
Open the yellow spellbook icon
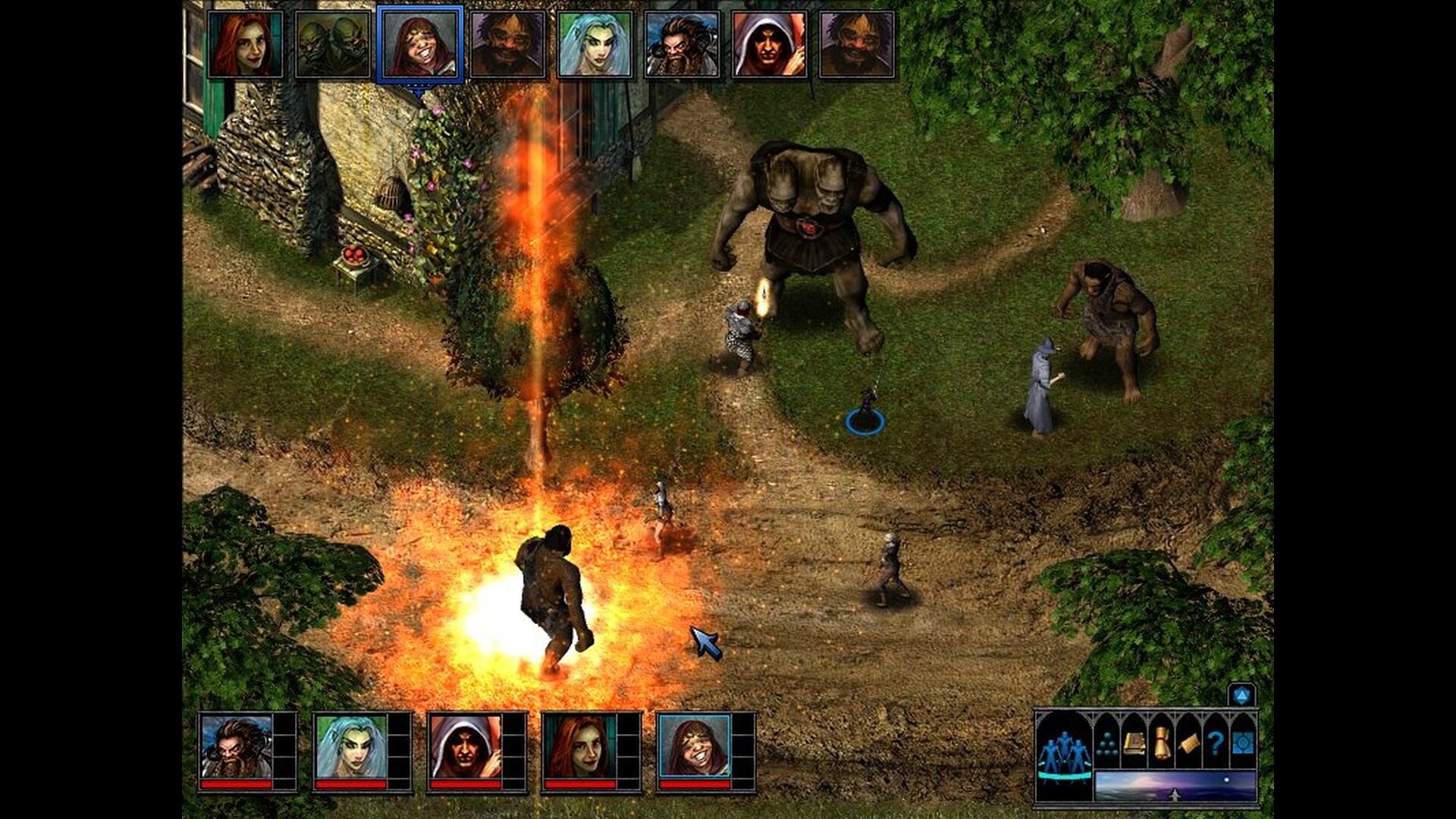(x=1133, y=744)
